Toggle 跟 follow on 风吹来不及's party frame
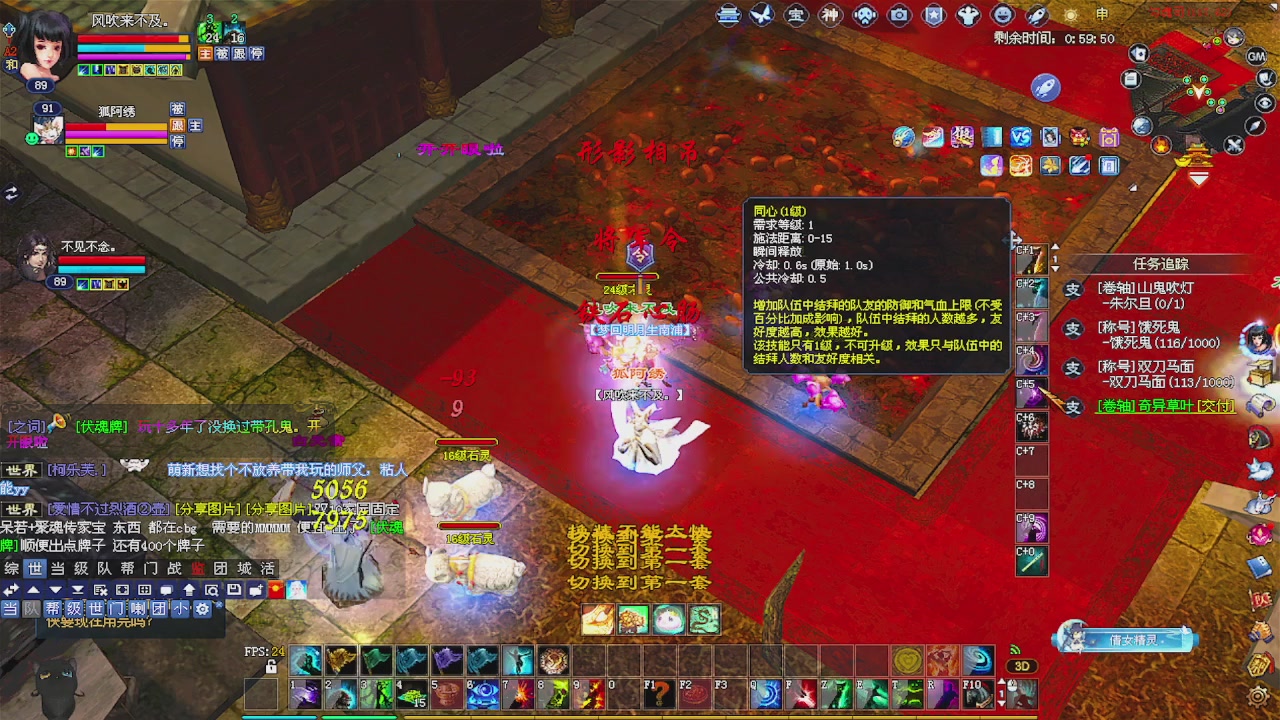Viewport: 1280px width, 720px height. 239,54
